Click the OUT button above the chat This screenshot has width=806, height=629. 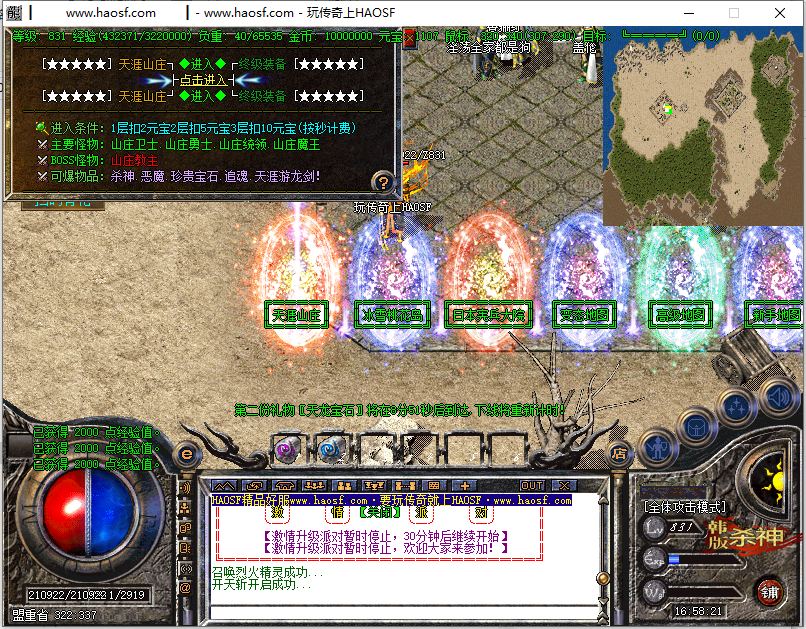pyautogui.click(x=532, y=486)
